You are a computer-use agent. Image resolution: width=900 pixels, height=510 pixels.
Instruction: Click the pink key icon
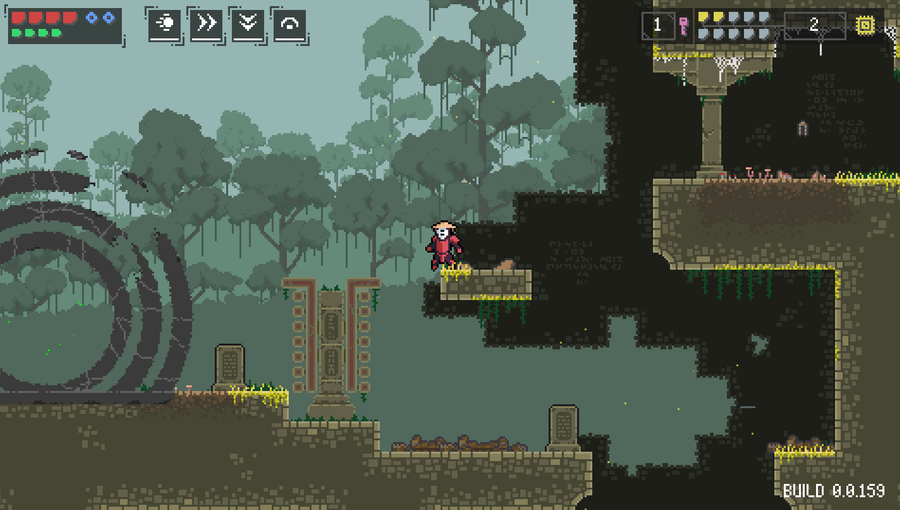coord(683,26)
